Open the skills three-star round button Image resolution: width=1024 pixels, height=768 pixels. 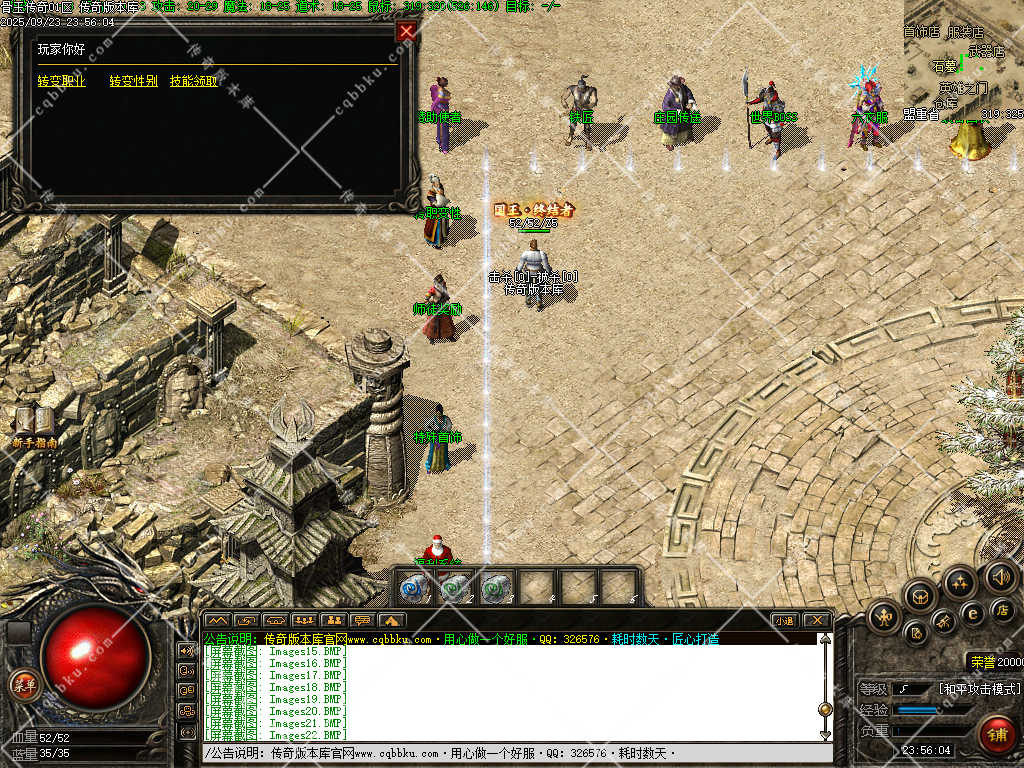960,583
